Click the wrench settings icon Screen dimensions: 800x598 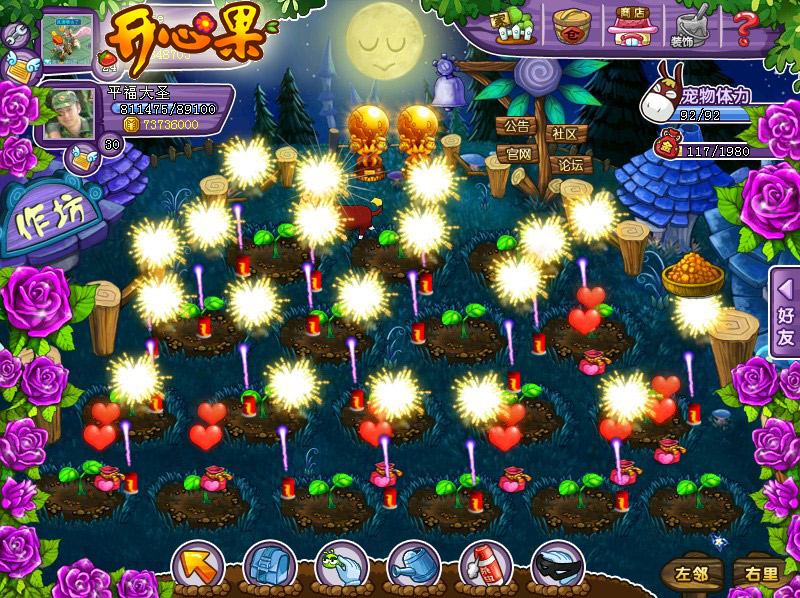tap(16, 37)
